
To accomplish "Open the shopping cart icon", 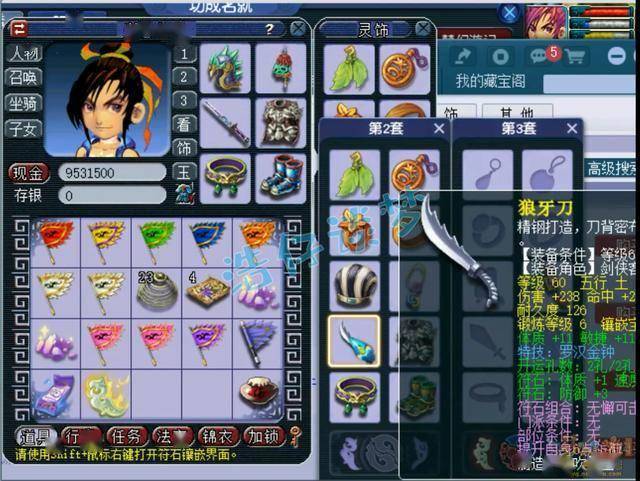I will tap(575, 56).
